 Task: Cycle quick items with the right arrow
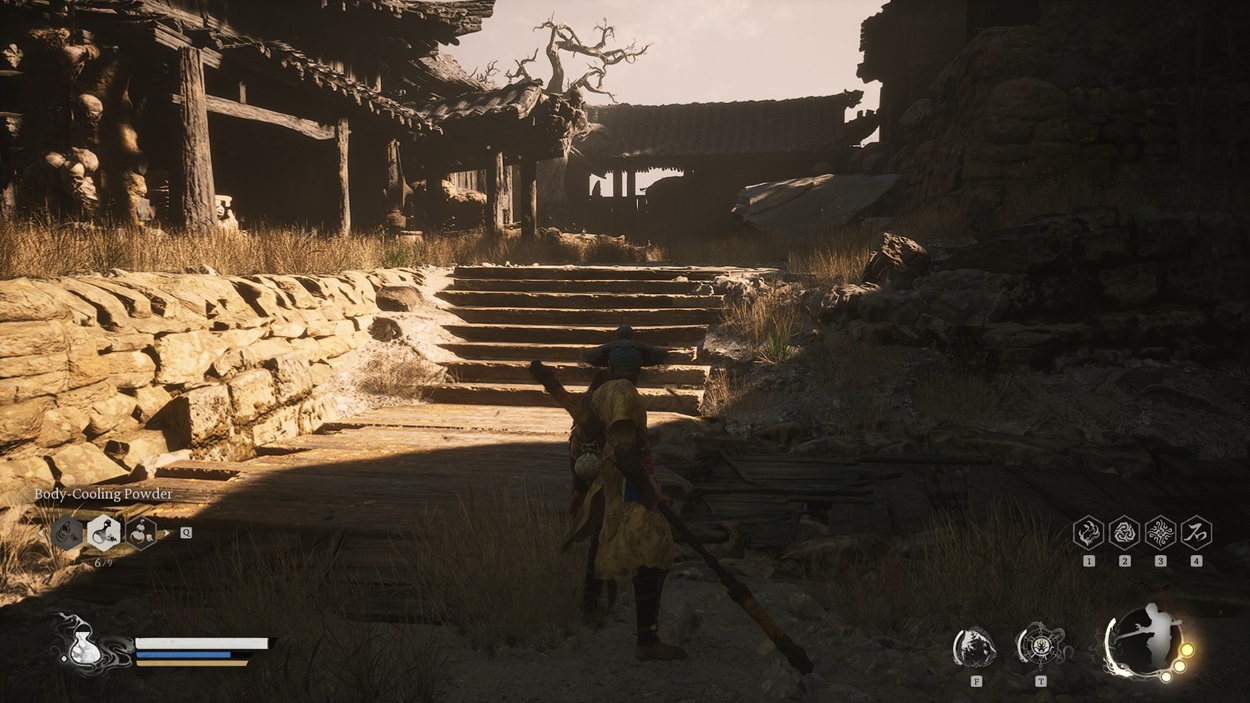pyautogui.click(x=166, y=533)
